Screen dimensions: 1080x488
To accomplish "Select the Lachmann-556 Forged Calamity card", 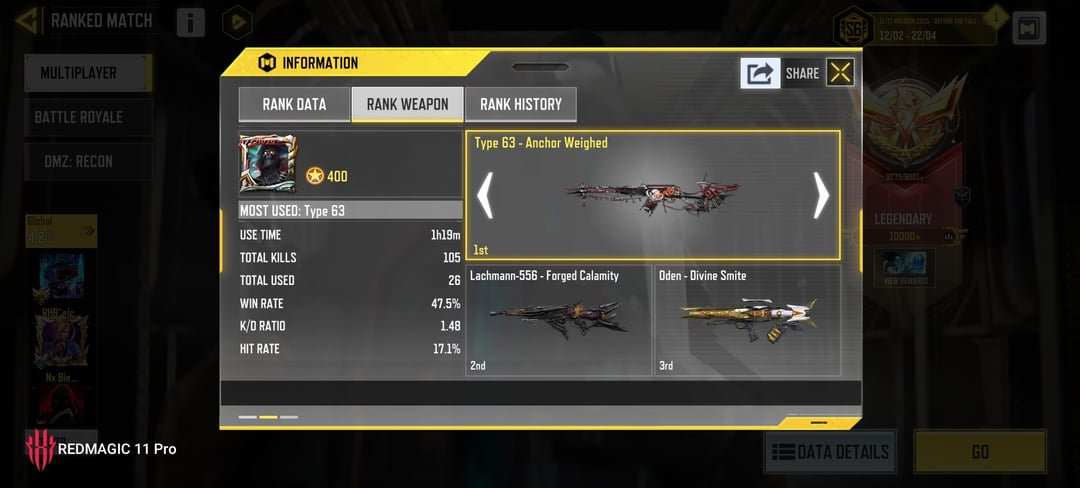I will 559,320.
